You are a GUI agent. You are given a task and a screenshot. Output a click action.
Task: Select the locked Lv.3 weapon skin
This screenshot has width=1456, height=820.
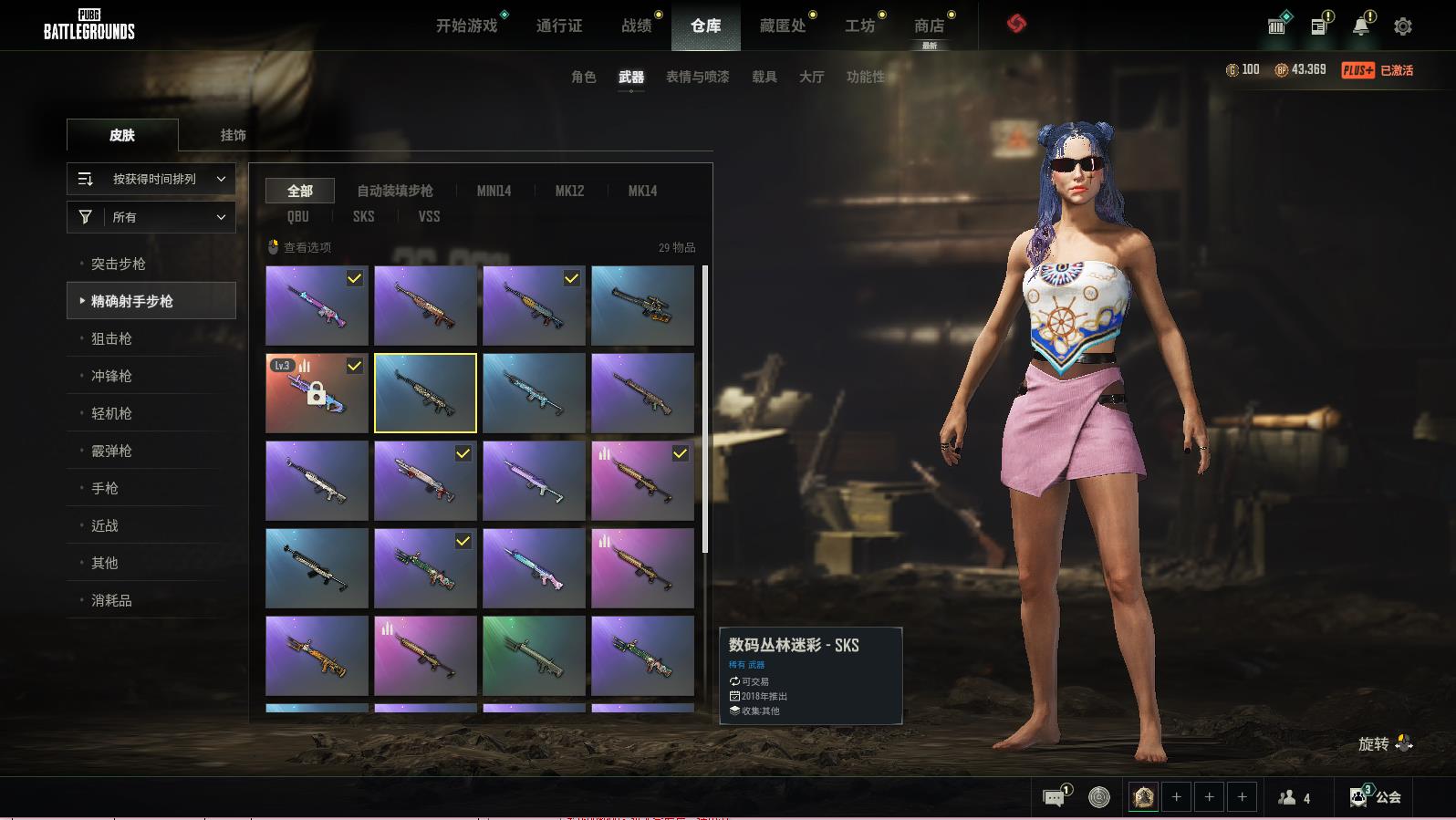(317, 393)
